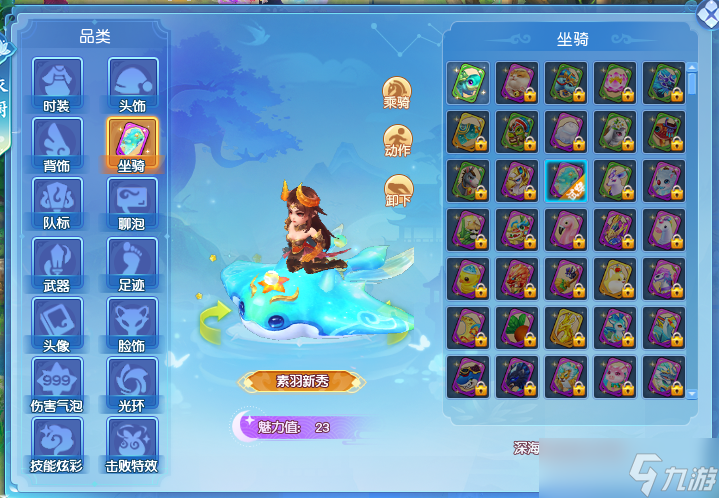Open the 光环 aura category
The width and height of the screenshot is (719, 498).
(x=132, y=382)
